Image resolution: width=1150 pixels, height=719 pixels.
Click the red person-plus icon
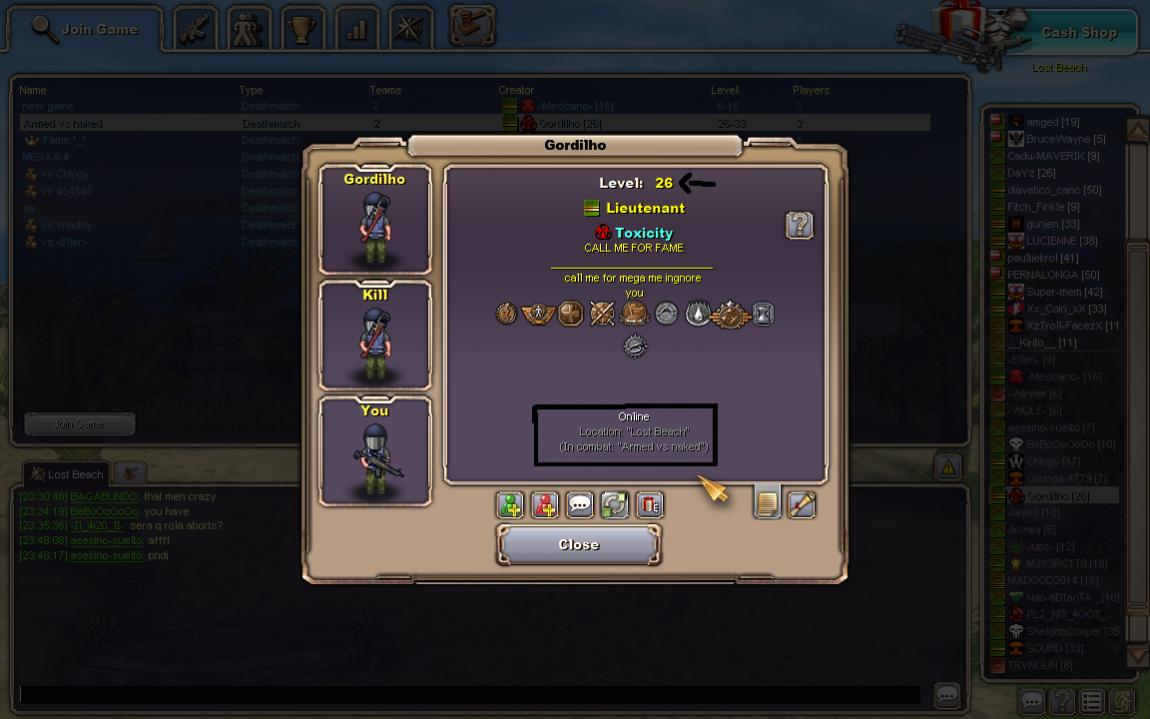click(545, 505)
